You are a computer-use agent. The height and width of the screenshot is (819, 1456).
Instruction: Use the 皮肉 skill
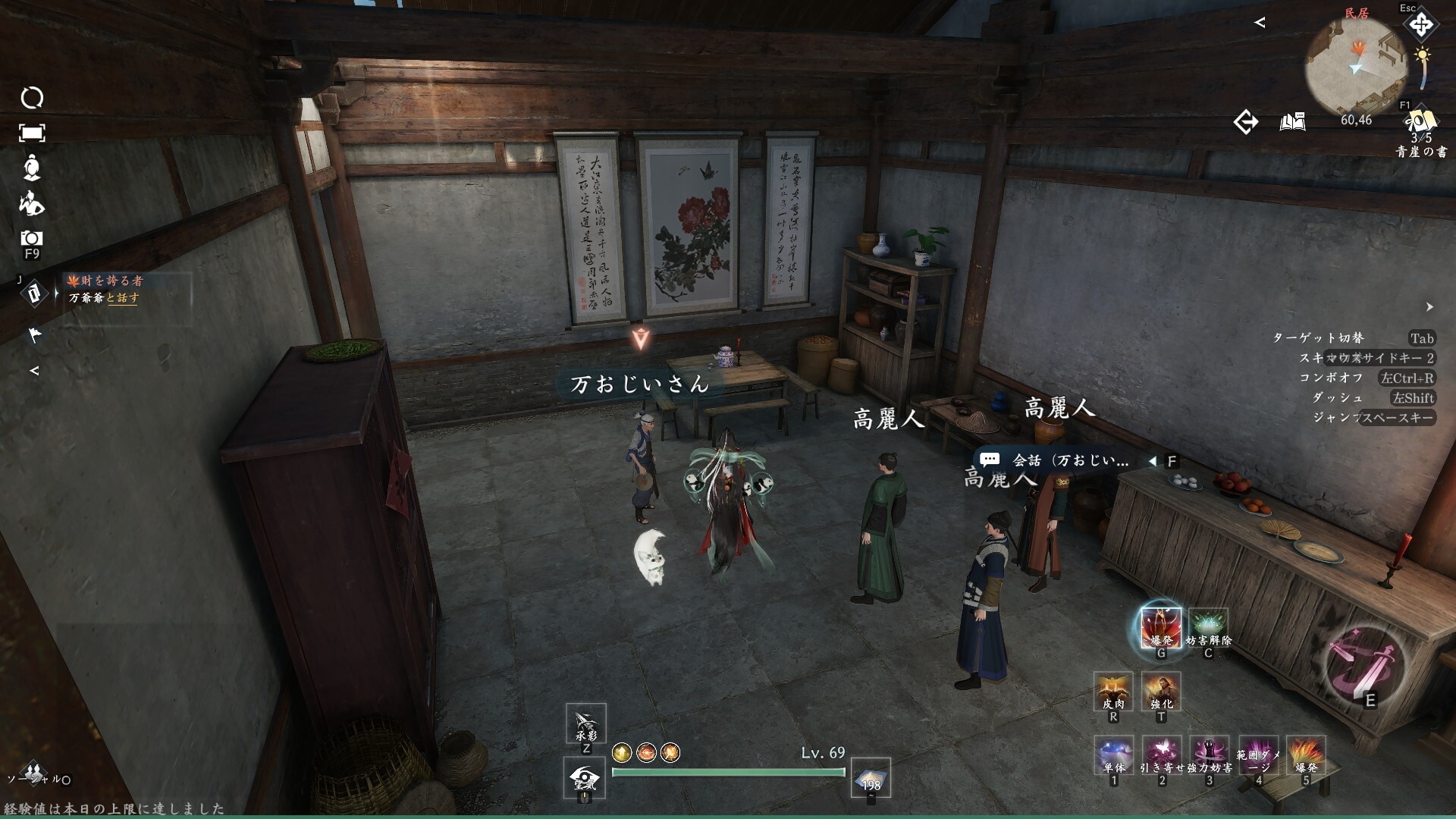[x=1112, y=691]
